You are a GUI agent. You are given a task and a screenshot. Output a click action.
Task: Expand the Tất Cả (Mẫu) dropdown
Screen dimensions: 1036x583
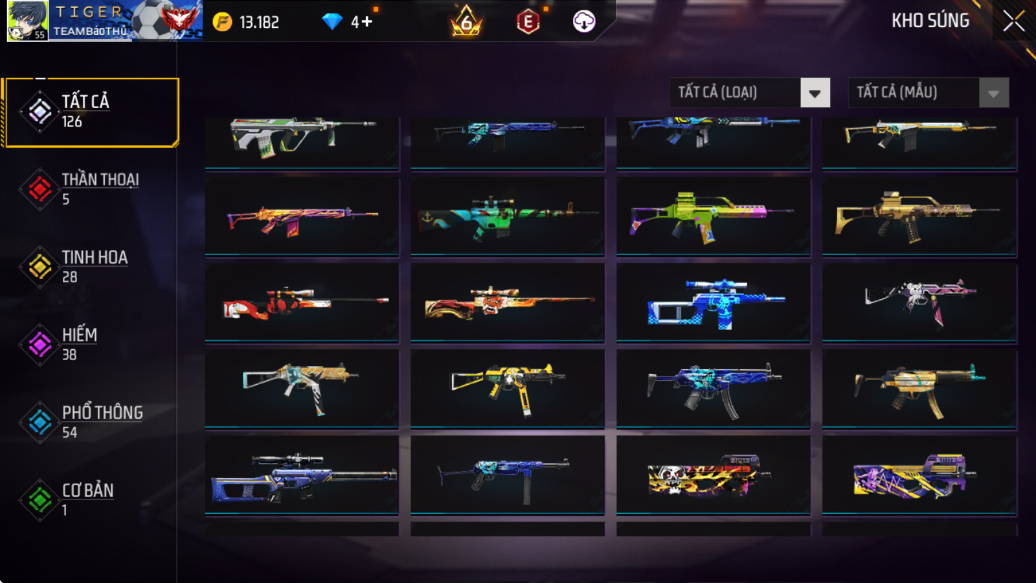coord(992,93)
